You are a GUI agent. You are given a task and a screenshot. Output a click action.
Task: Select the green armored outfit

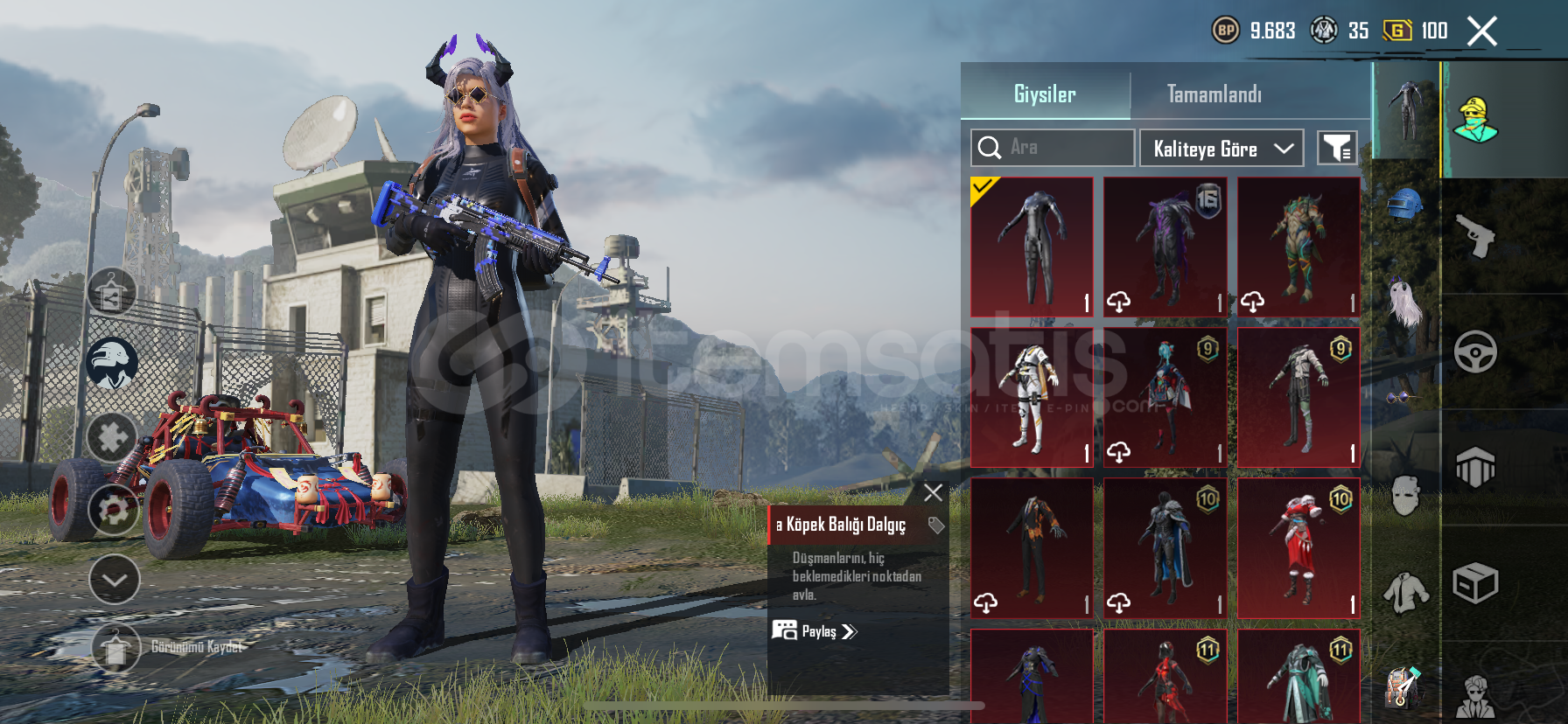pyautogui.click(x=1298, y=247)
